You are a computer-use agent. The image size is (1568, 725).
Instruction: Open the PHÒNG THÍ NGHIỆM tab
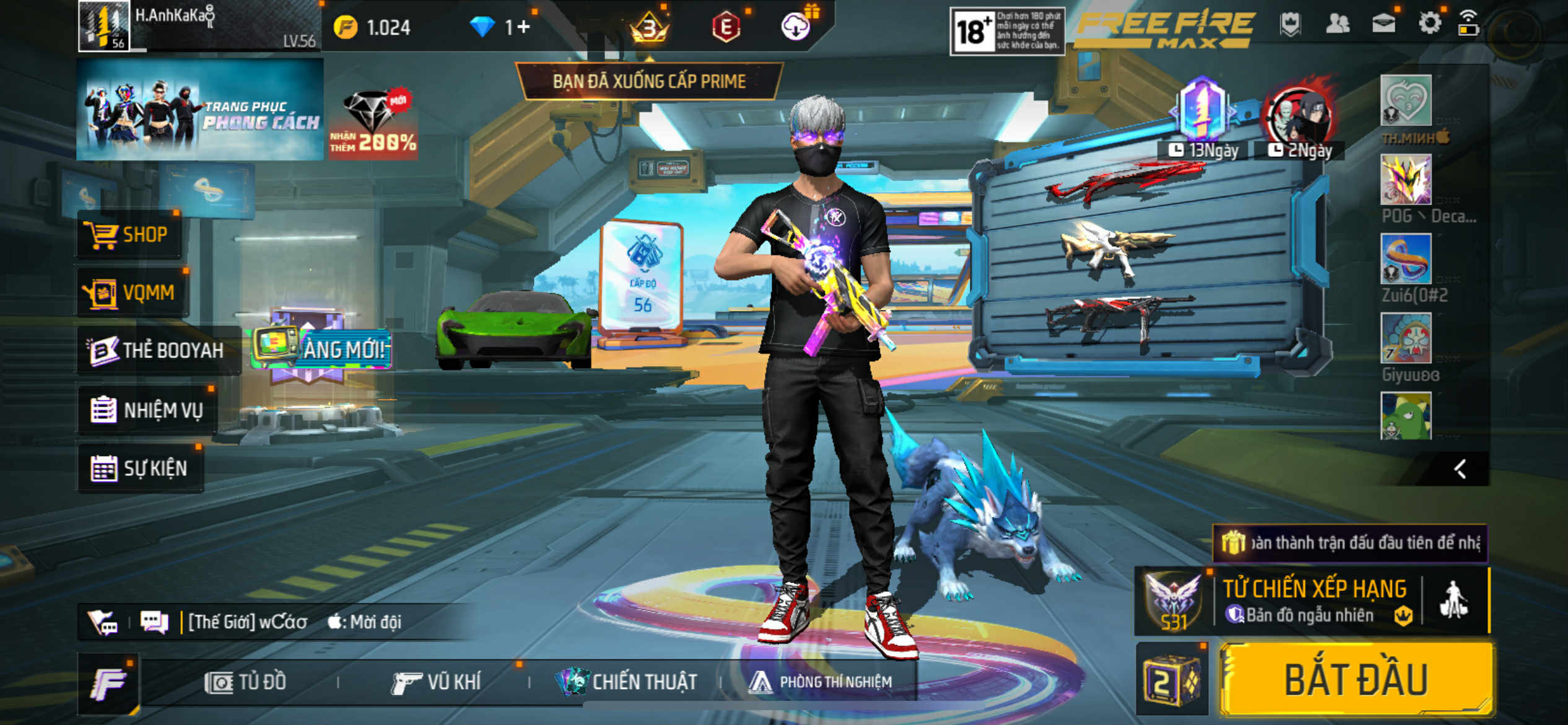click(821, 682)
